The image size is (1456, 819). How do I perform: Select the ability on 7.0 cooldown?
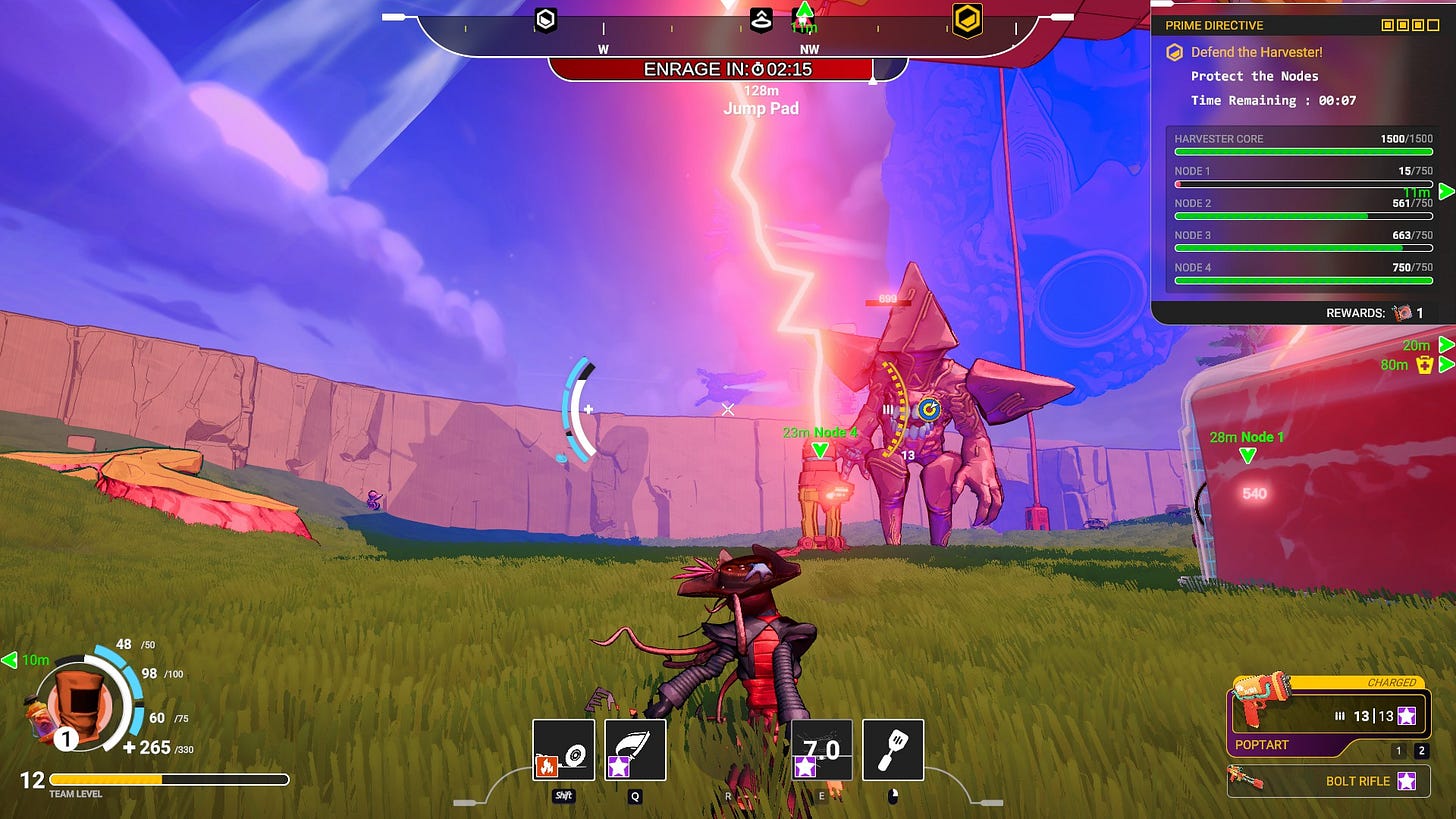[821, 750]
